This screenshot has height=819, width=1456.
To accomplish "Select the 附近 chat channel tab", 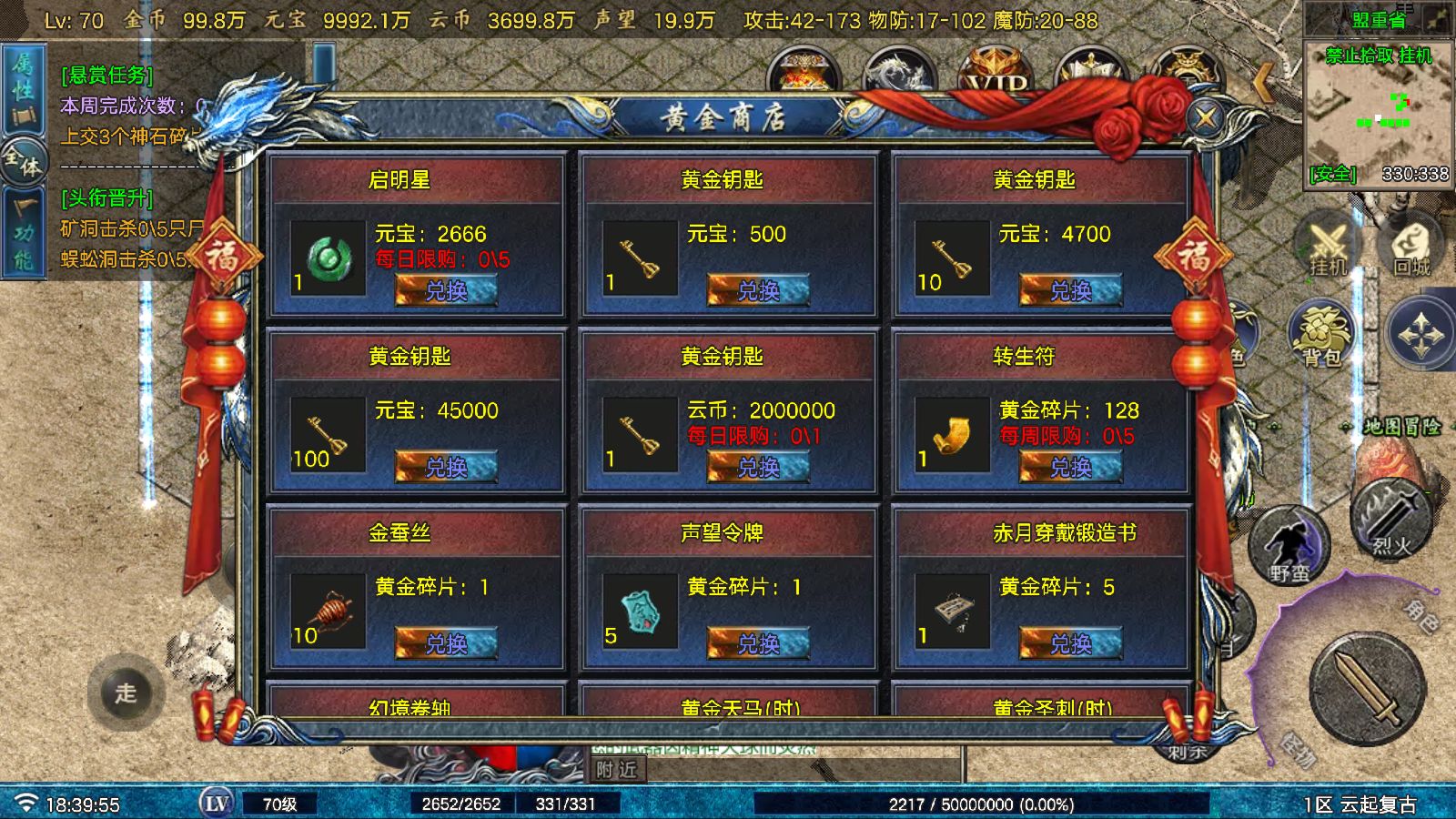I will 617,769.
